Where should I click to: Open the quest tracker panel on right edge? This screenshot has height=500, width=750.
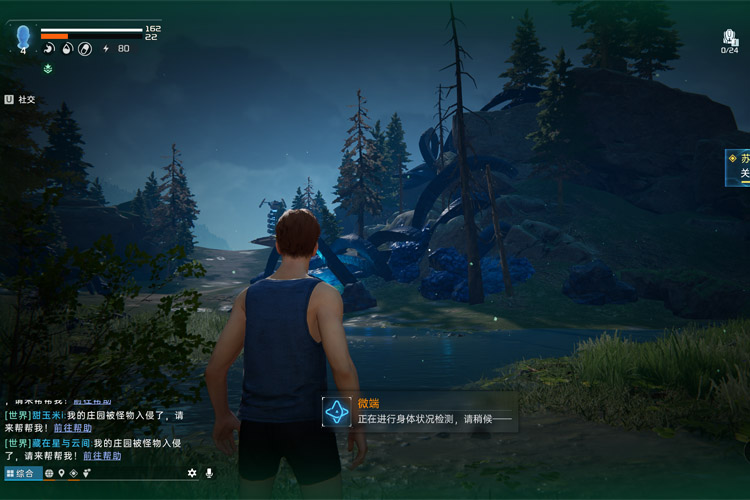coord(740,165)
